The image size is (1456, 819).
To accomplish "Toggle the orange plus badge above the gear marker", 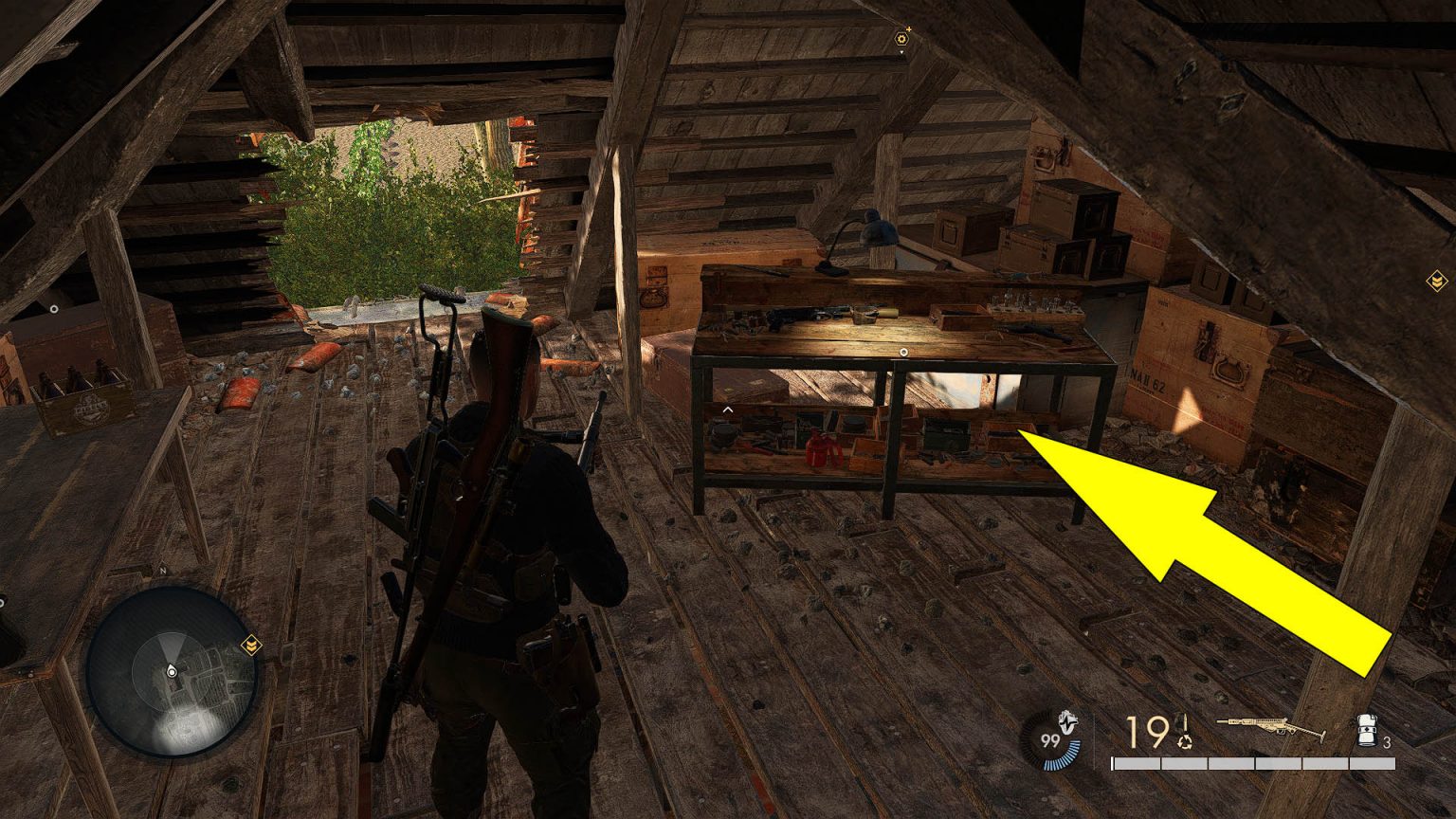I will click(909, 29).
